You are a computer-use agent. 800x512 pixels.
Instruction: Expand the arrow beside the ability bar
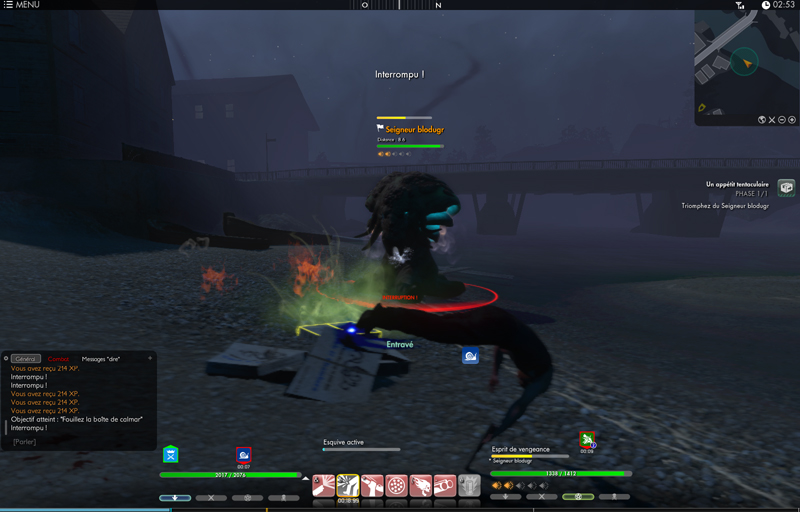(x=306, y=479)
